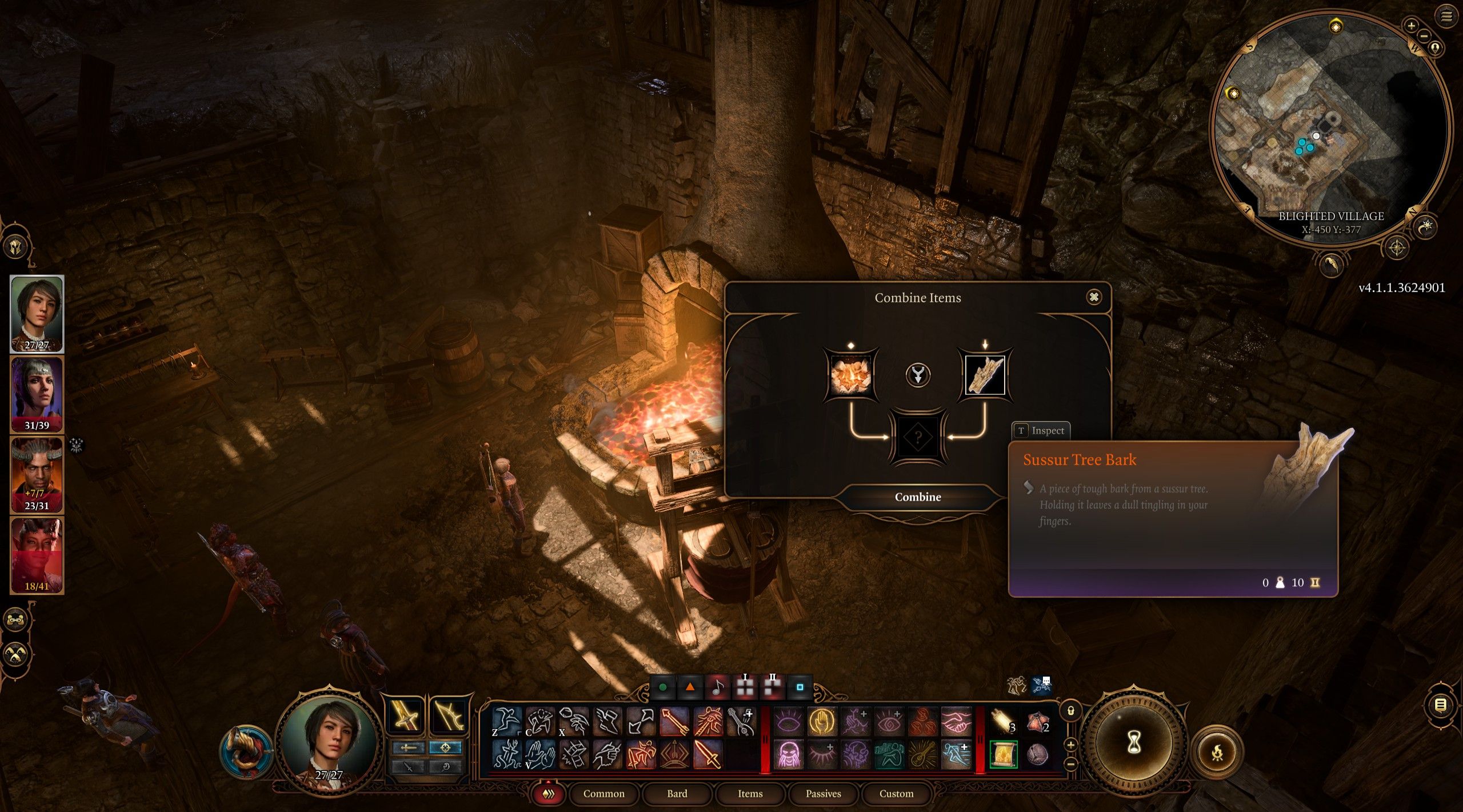Open the Perform instrument action with plus badge
Viewport: 1463px width, 812px height.
pos(741,722)
